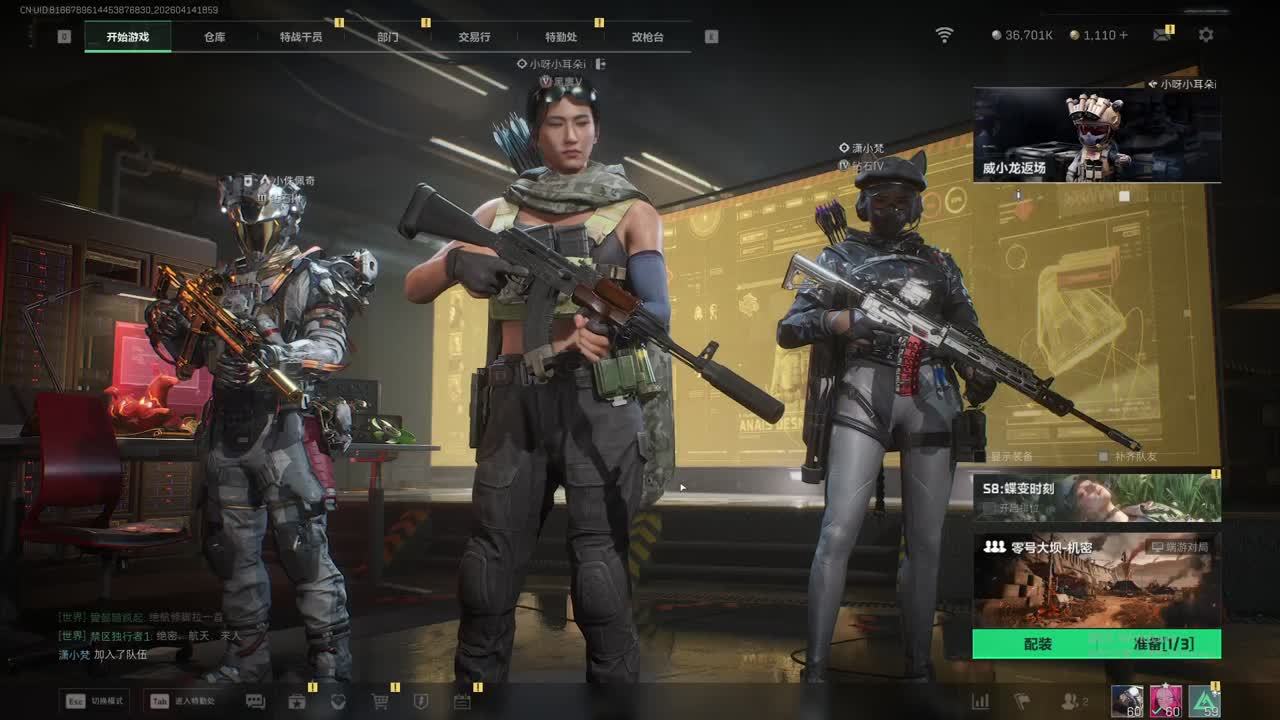Toggle the 补齐队友 fill teammates checkbox
Image resolution: width=1280 pixels, height=720 pixels.
[x=1103, y=457]
